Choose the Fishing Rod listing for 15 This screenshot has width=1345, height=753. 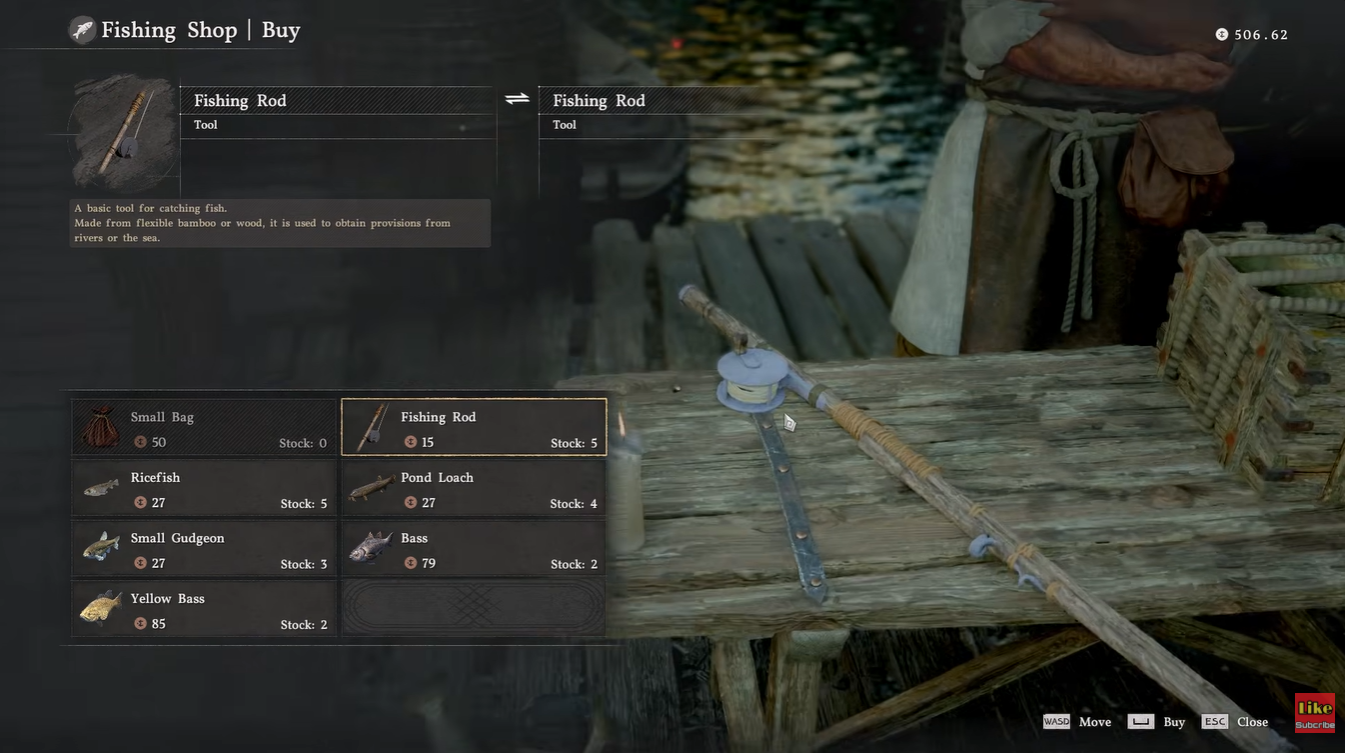[x=474, y=428]
